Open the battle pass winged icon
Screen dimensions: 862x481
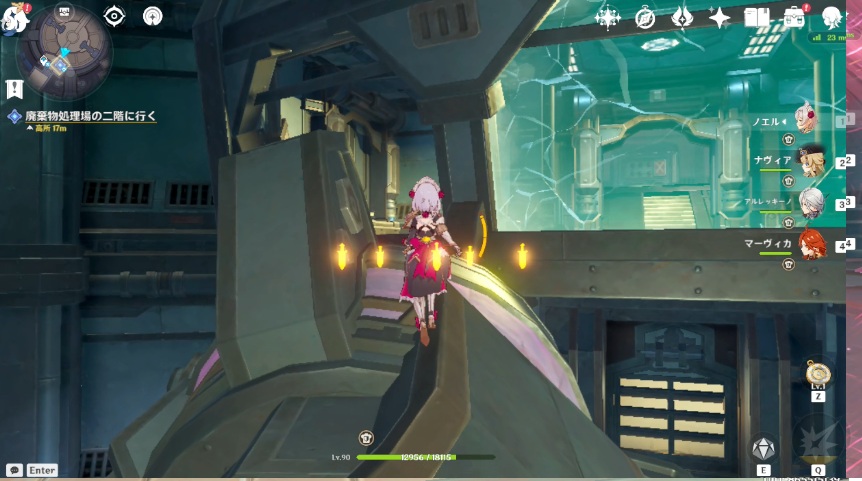[682, 17]
